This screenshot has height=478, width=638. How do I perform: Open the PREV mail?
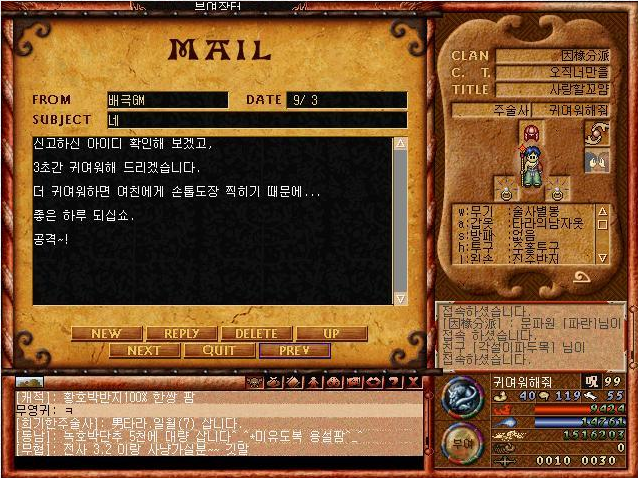[294, 350]
